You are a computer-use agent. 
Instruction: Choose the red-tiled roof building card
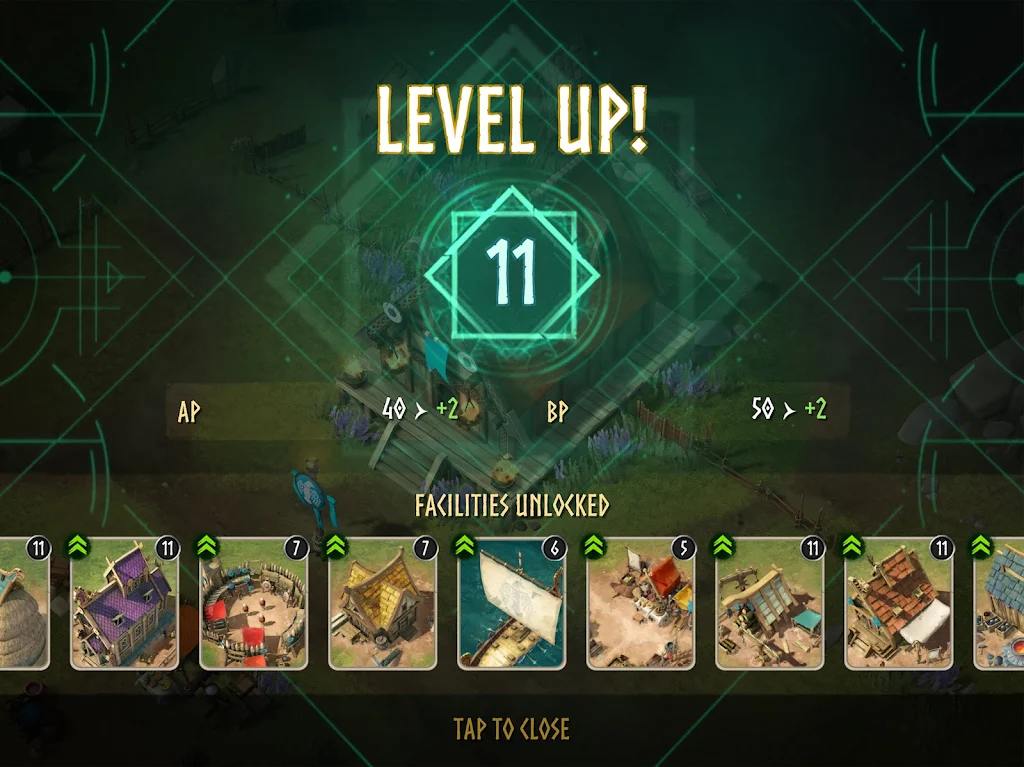pyautogui.click(x=898, y=604)
